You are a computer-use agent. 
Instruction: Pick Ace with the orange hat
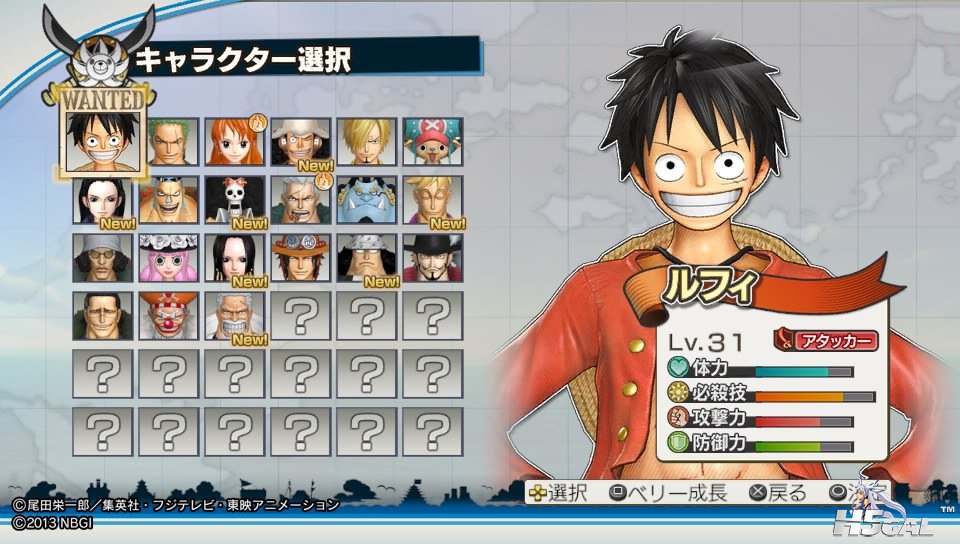tap(302, 258)
